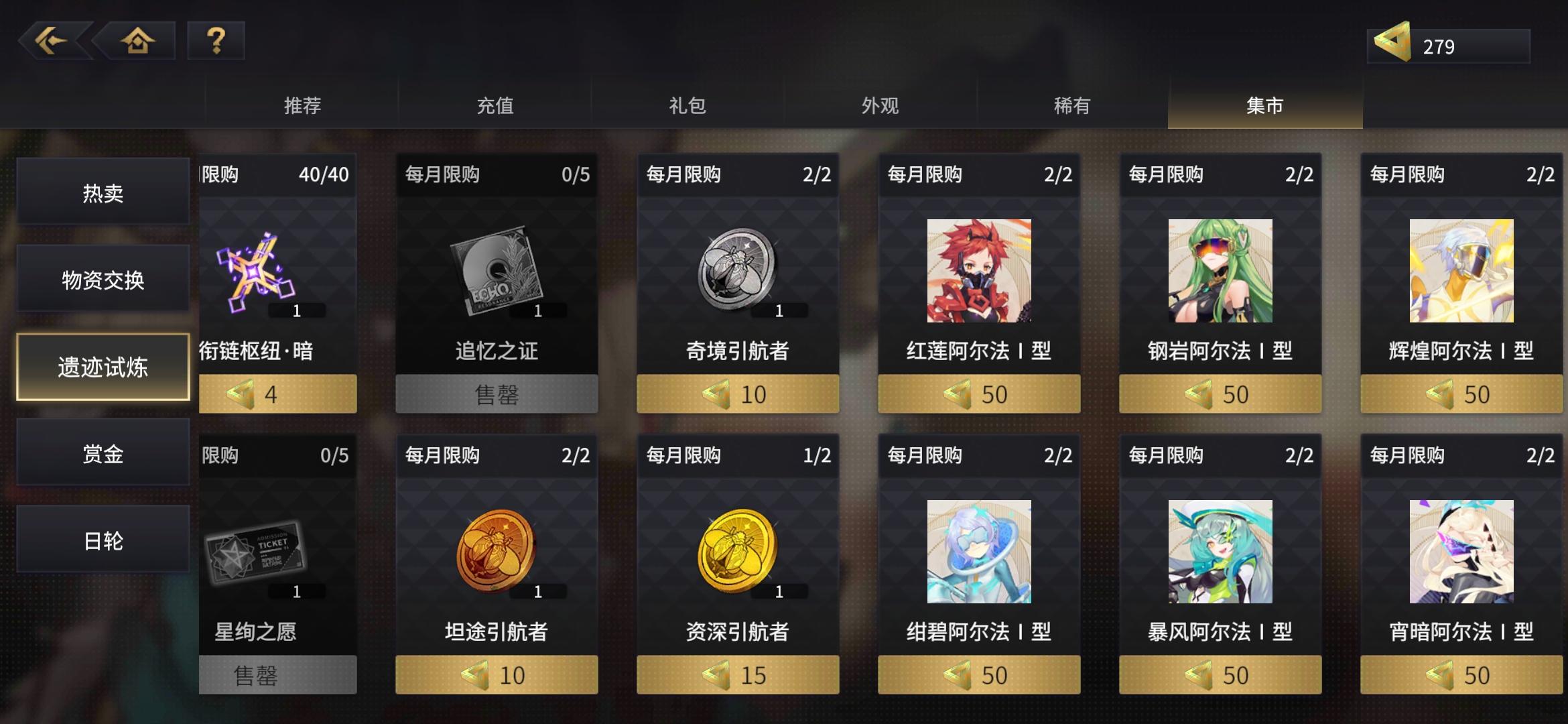1568x724 pixels.
Task: Buy 红莲阿尔法Ⅰ型 for 50 currency
Action: (978, 394)
